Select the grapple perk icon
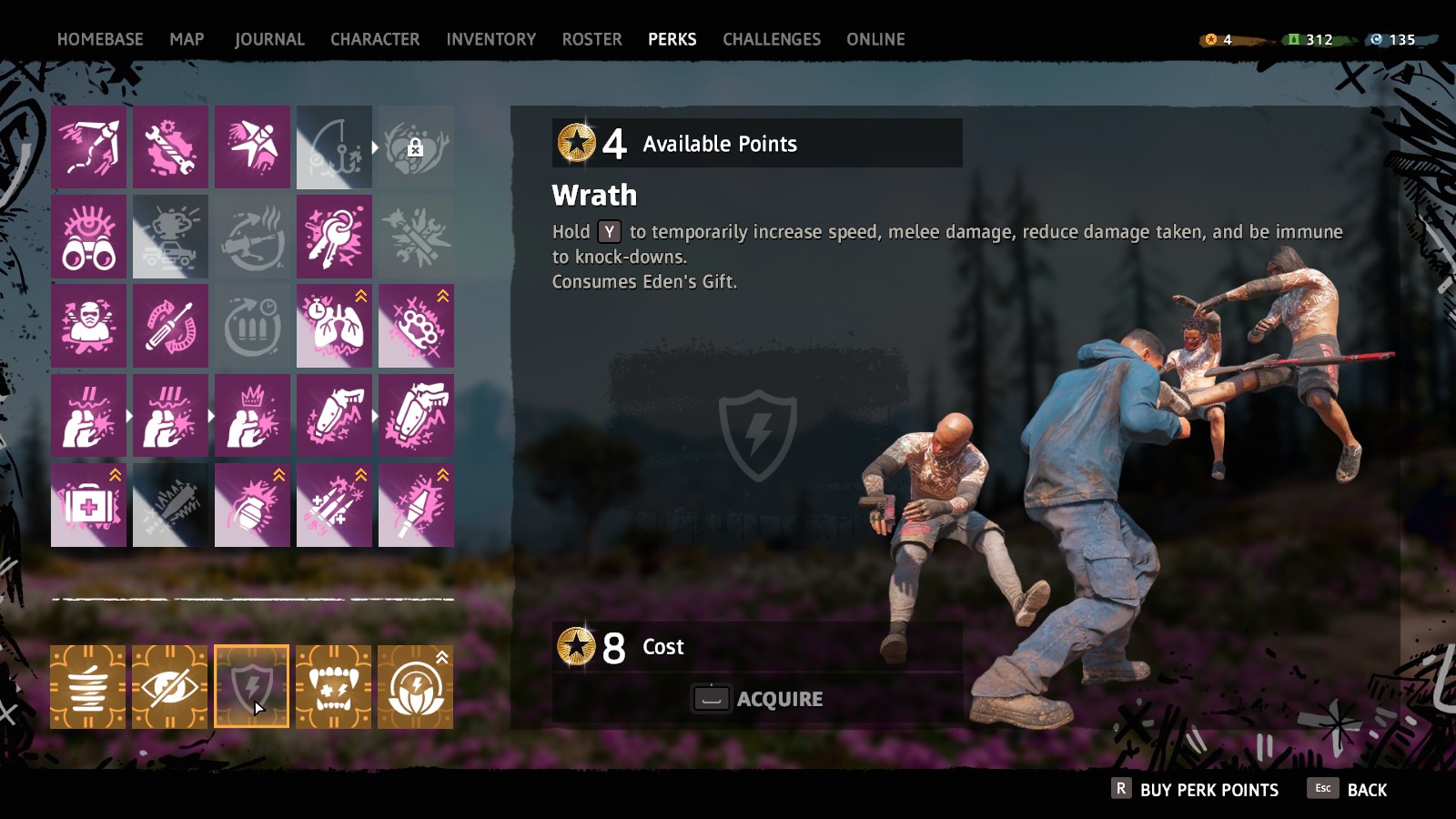 coord(88,146)
